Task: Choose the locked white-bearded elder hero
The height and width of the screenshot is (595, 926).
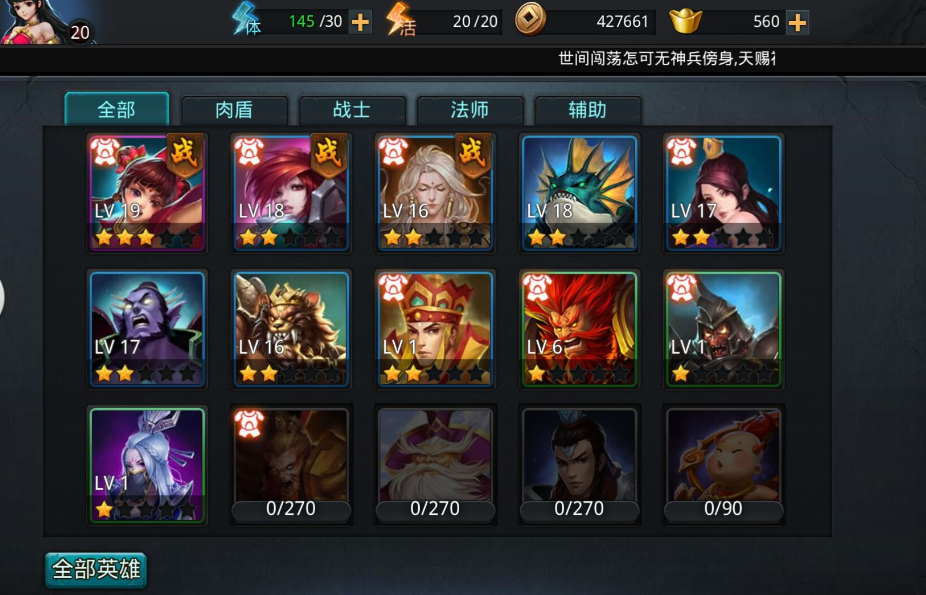Action: (435, 464)
